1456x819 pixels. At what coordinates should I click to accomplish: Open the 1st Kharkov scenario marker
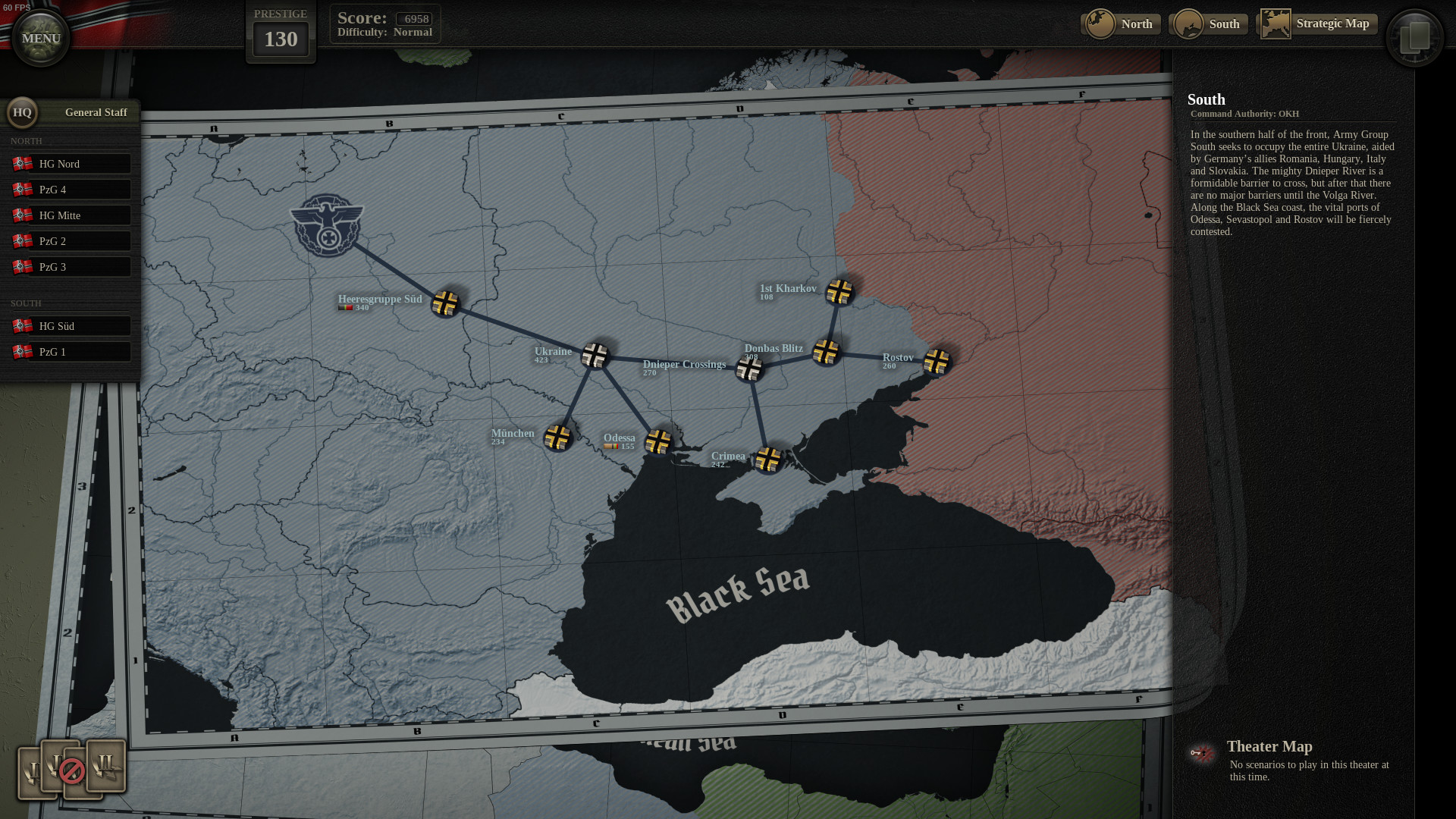(x=840, y=293)
